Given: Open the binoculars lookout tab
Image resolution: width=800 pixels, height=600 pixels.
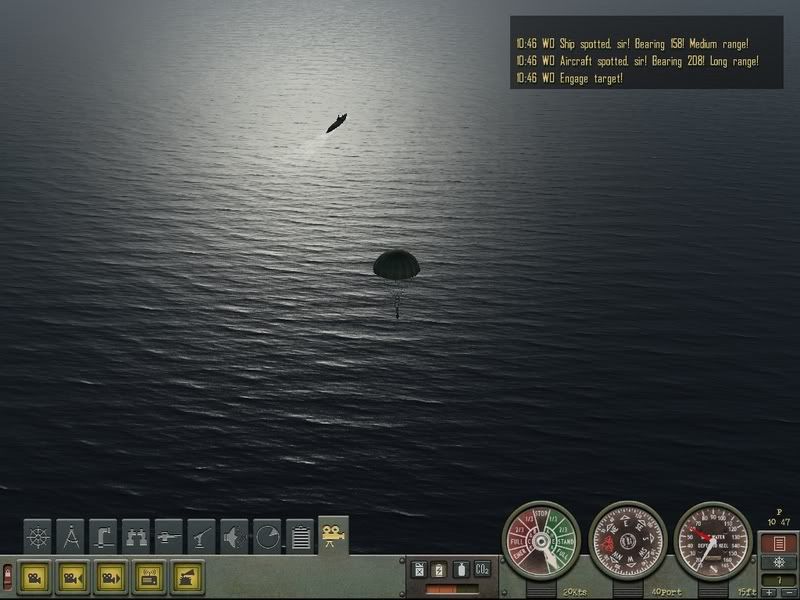Looking at the screenshot, I should click(x=136, y=536).
